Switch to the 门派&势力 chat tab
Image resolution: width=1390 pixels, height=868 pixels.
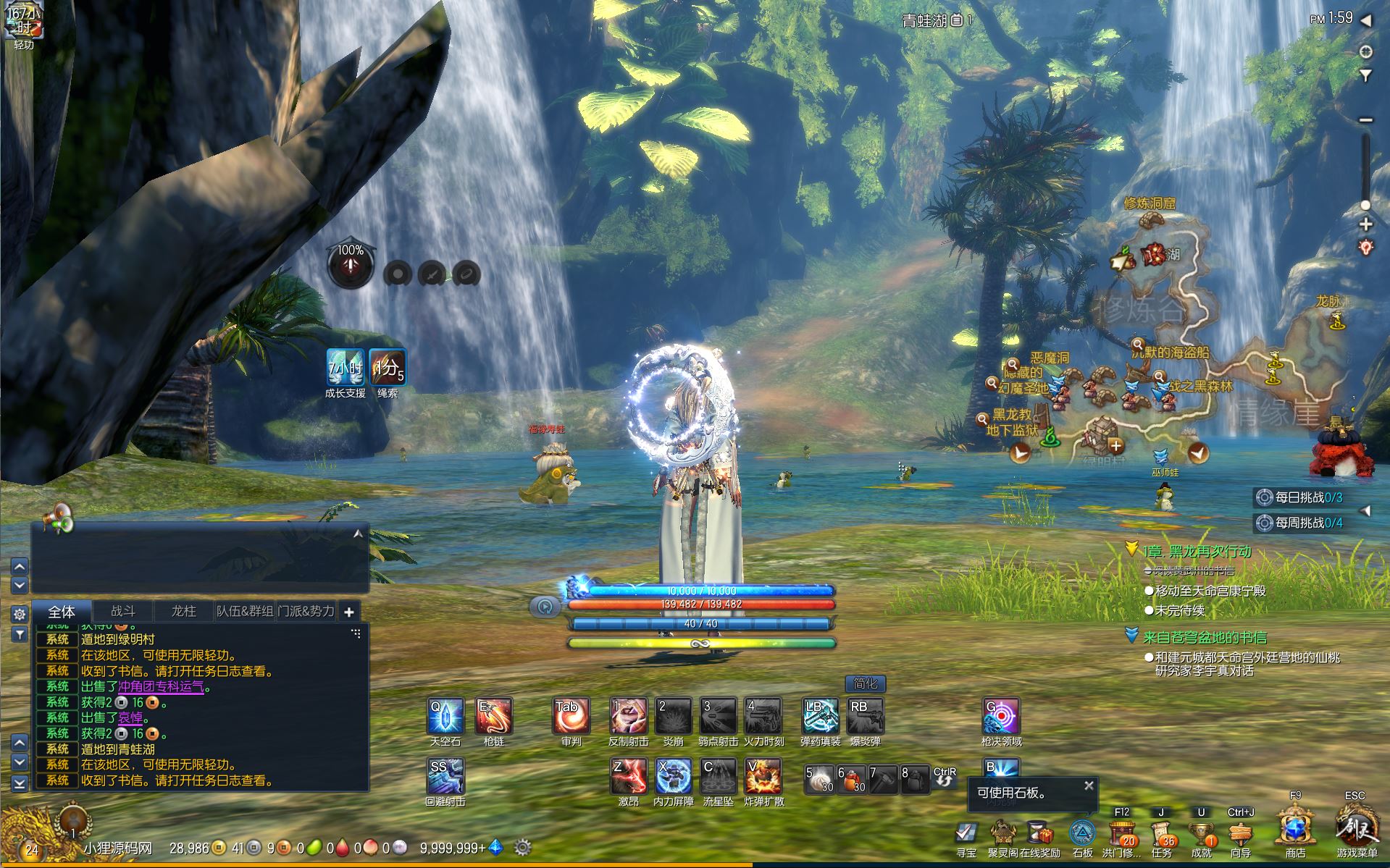click(306, 611)
